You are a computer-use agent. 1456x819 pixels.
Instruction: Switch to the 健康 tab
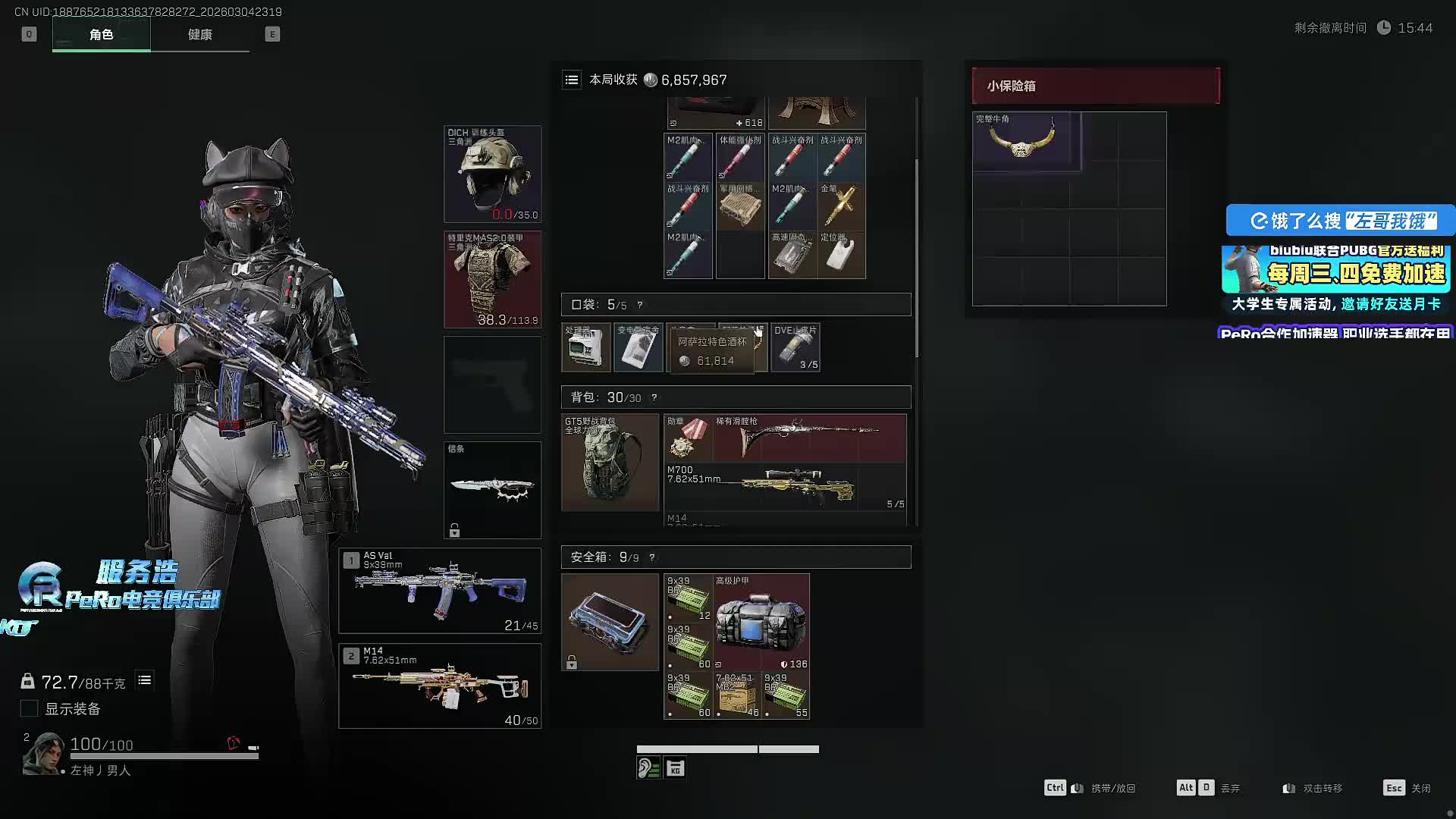pyautogui.click(x=200, y=35)
